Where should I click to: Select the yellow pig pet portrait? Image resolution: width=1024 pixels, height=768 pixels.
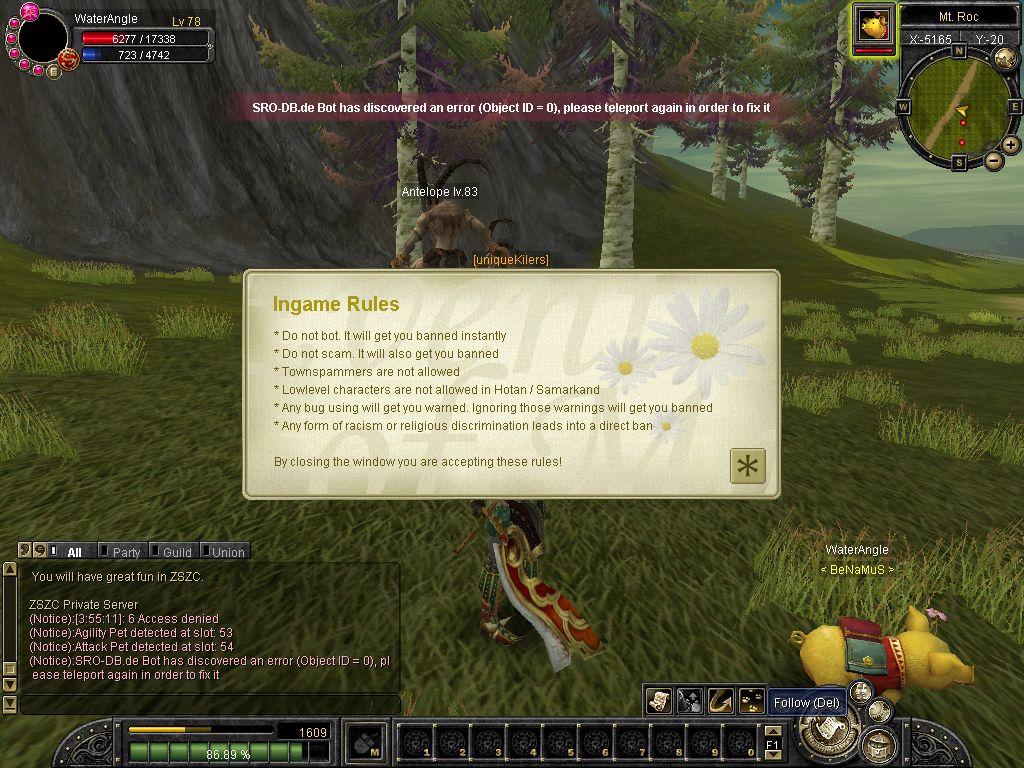[x=873, y=25]
